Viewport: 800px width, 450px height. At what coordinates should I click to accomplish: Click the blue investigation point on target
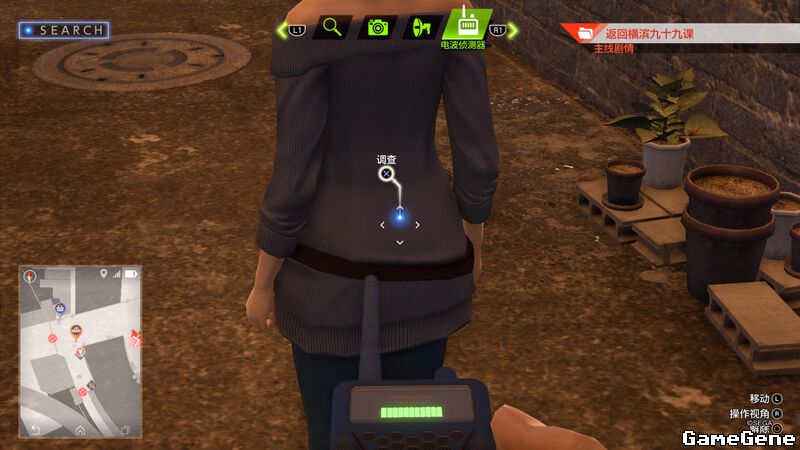[x=399, y=216]
